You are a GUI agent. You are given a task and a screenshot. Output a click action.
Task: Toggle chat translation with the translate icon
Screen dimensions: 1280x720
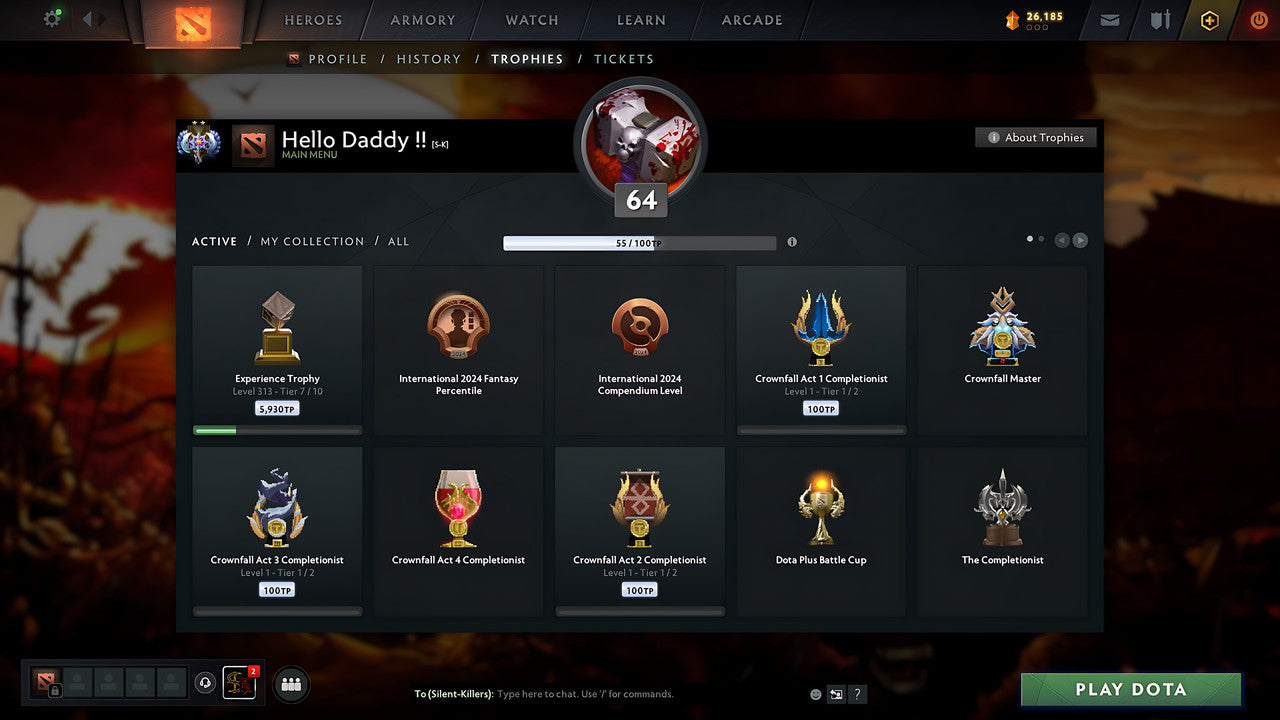click(x=836, y=694)
